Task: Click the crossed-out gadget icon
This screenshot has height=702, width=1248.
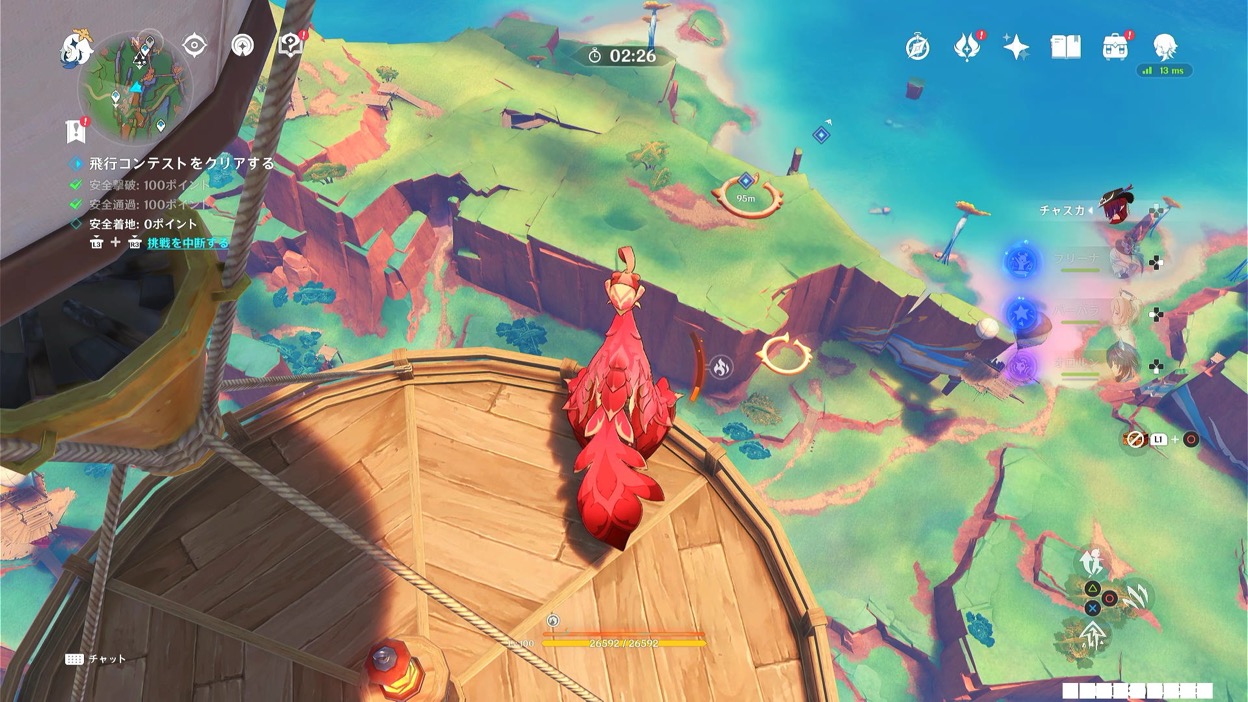Action: (1135, 439)
